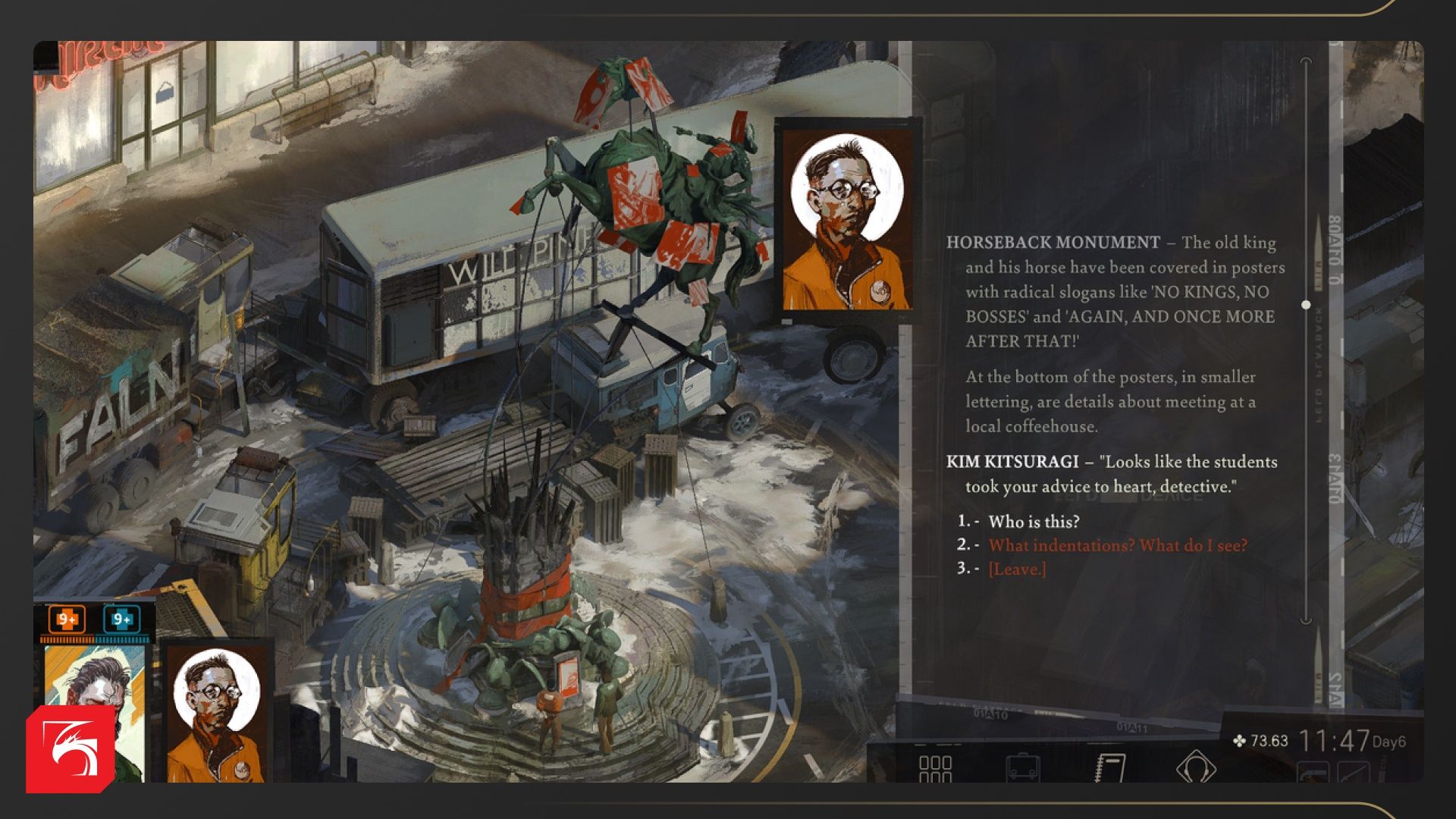The image size is (1456, 819).
Task: Open the Thought Cabinet head icon
Action: click(x=1196, y=767)
